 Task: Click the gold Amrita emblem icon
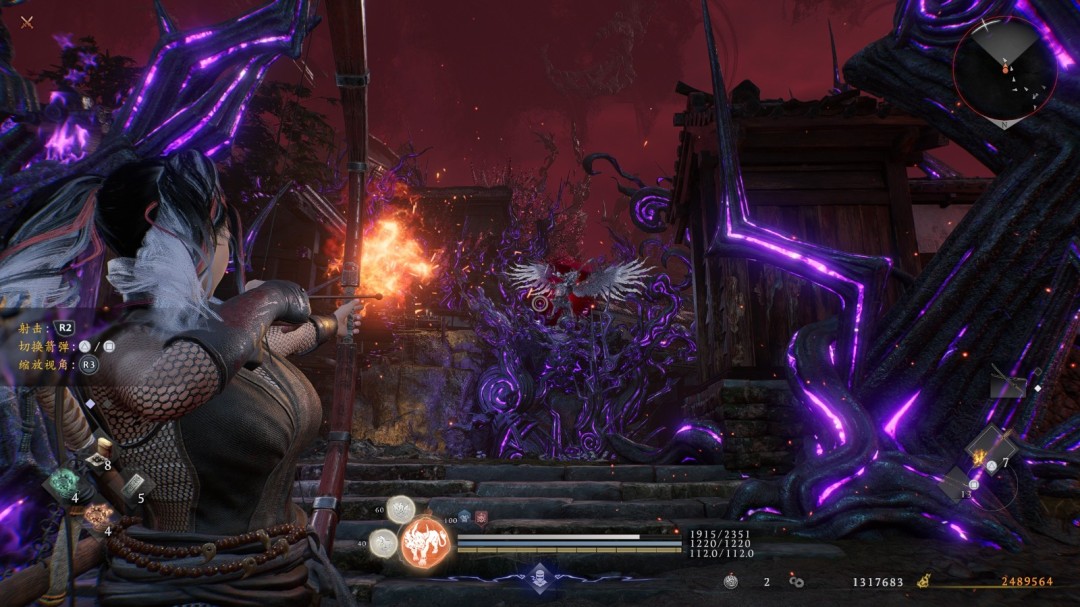[925, 581]
